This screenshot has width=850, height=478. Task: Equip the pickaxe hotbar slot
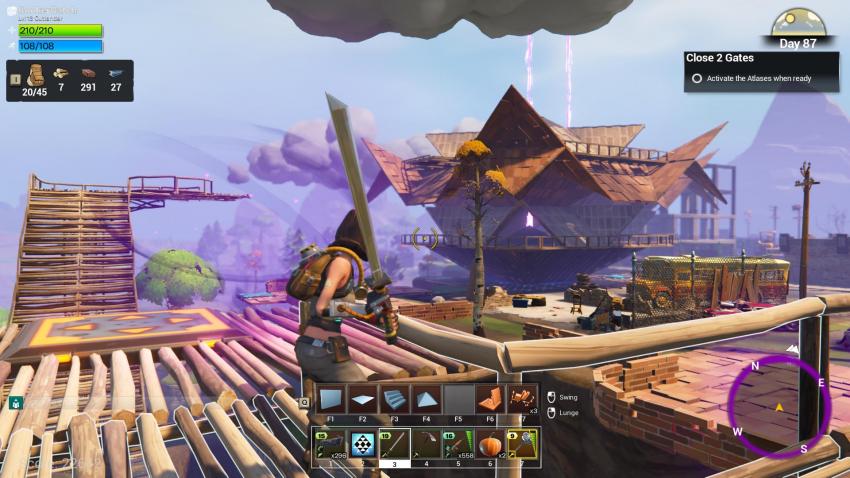click(426, 443)
